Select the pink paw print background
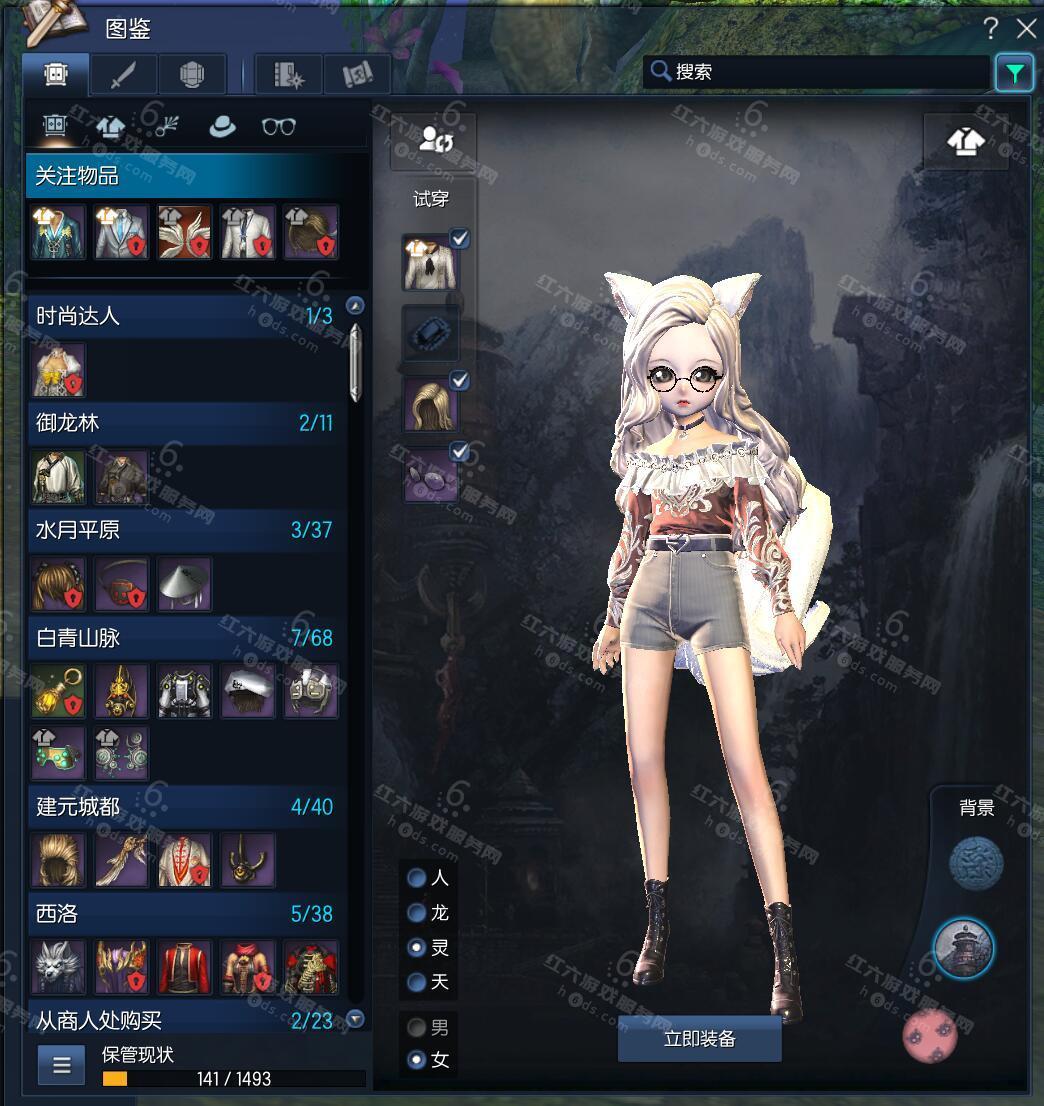Screen dimensions: 1044x1106 [930, 1036]
